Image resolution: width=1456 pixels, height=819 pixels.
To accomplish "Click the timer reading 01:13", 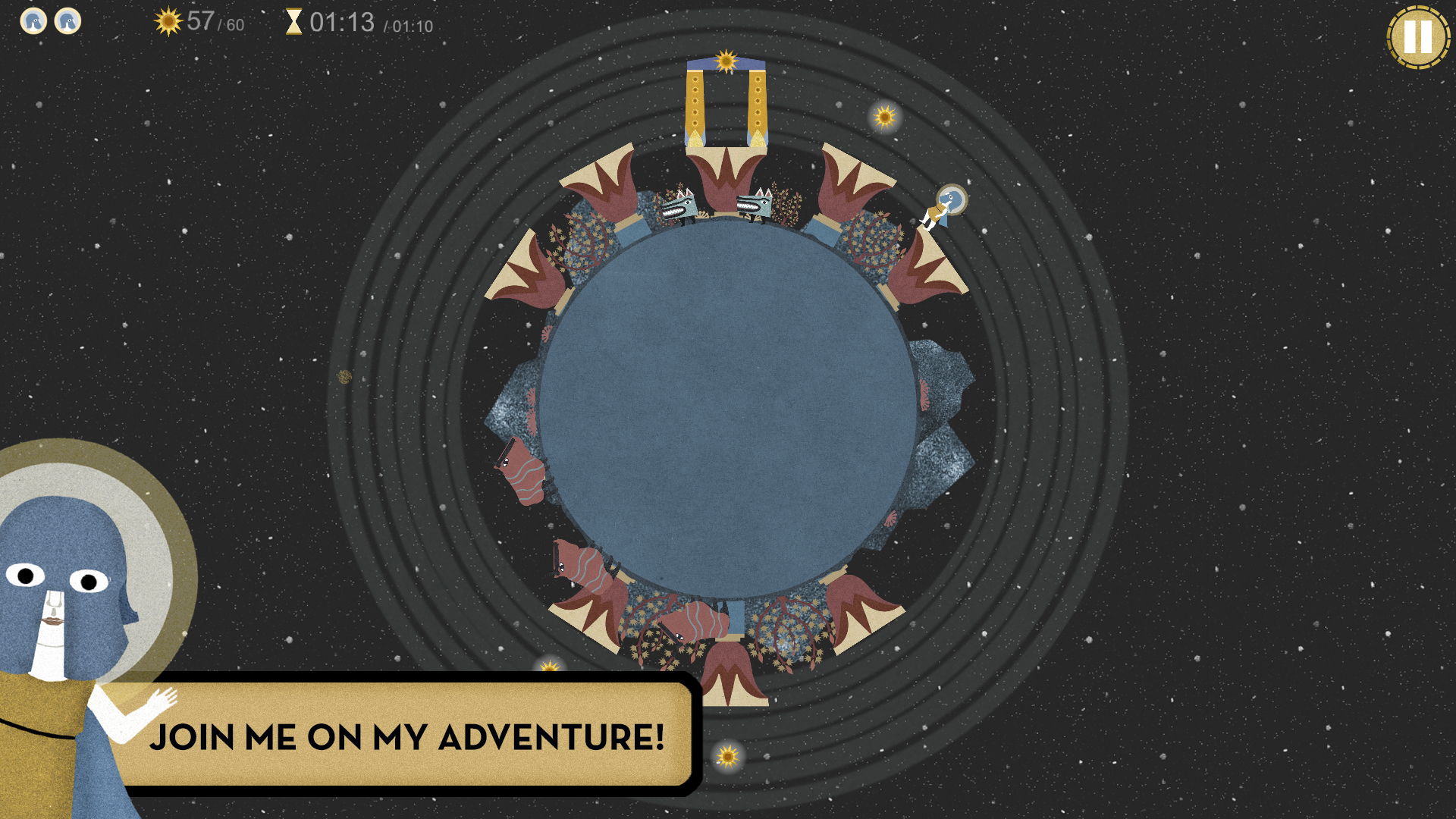I will [339, 23].
